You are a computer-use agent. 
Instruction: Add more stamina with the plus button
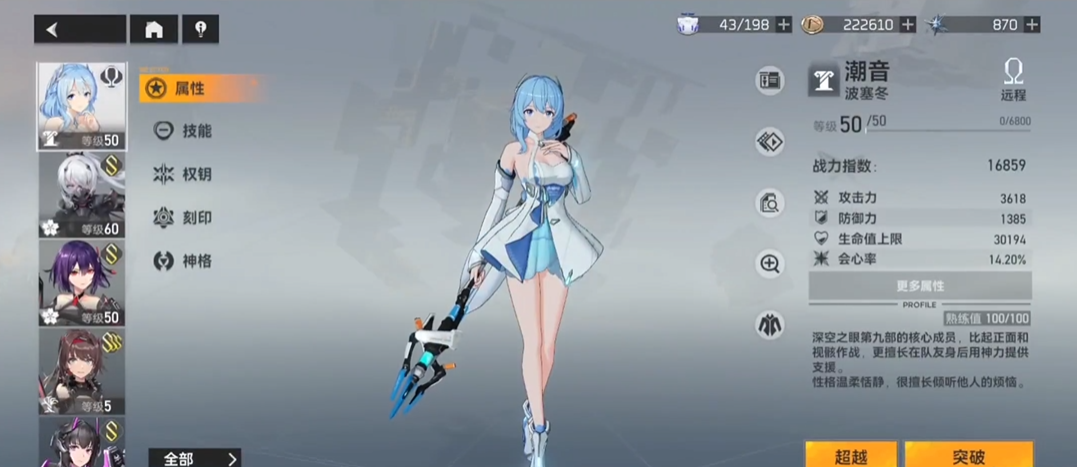[784, 24]
